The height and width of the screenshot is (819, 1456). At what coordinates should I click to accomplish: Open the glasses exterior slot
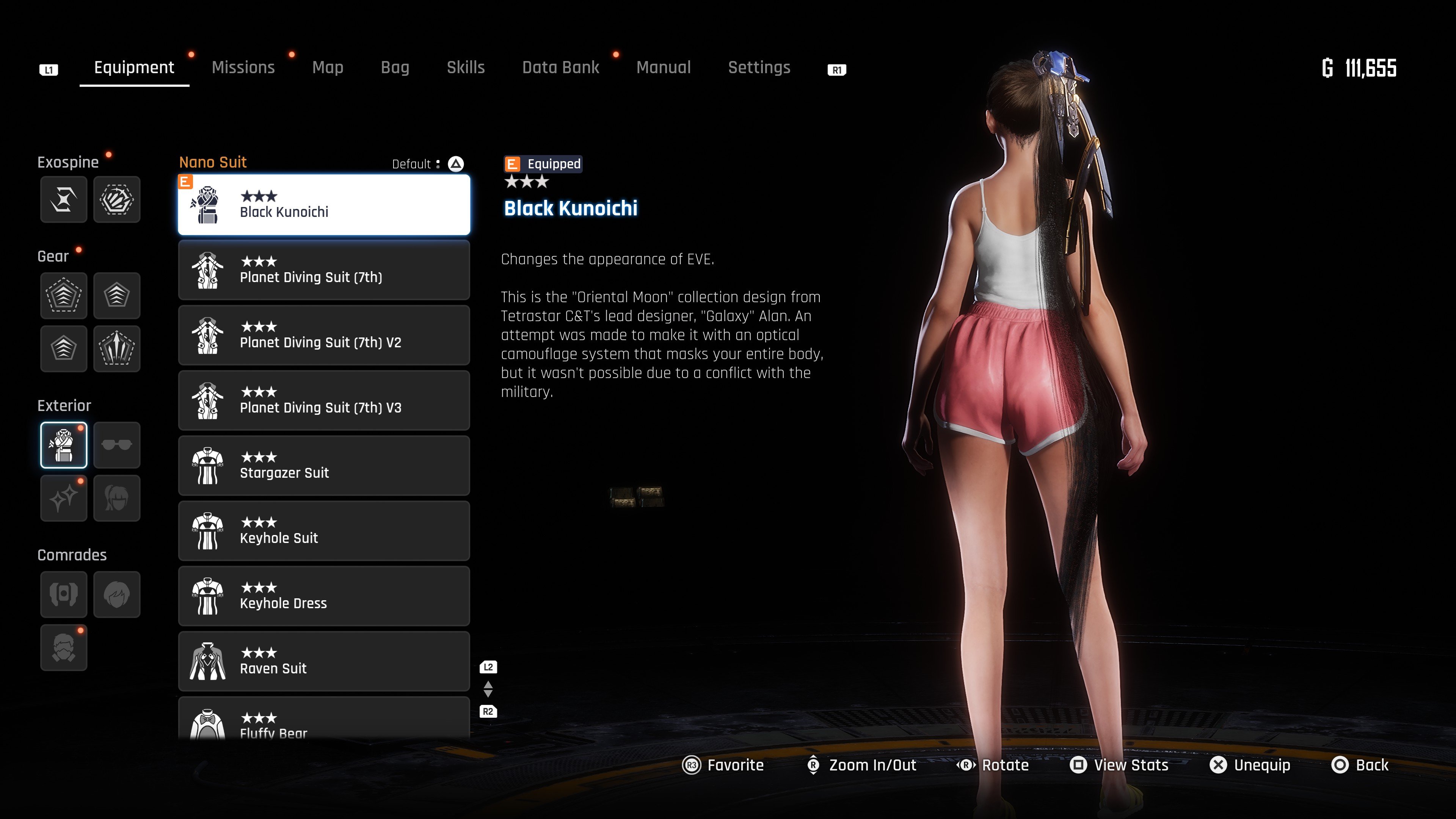[117, 445]
